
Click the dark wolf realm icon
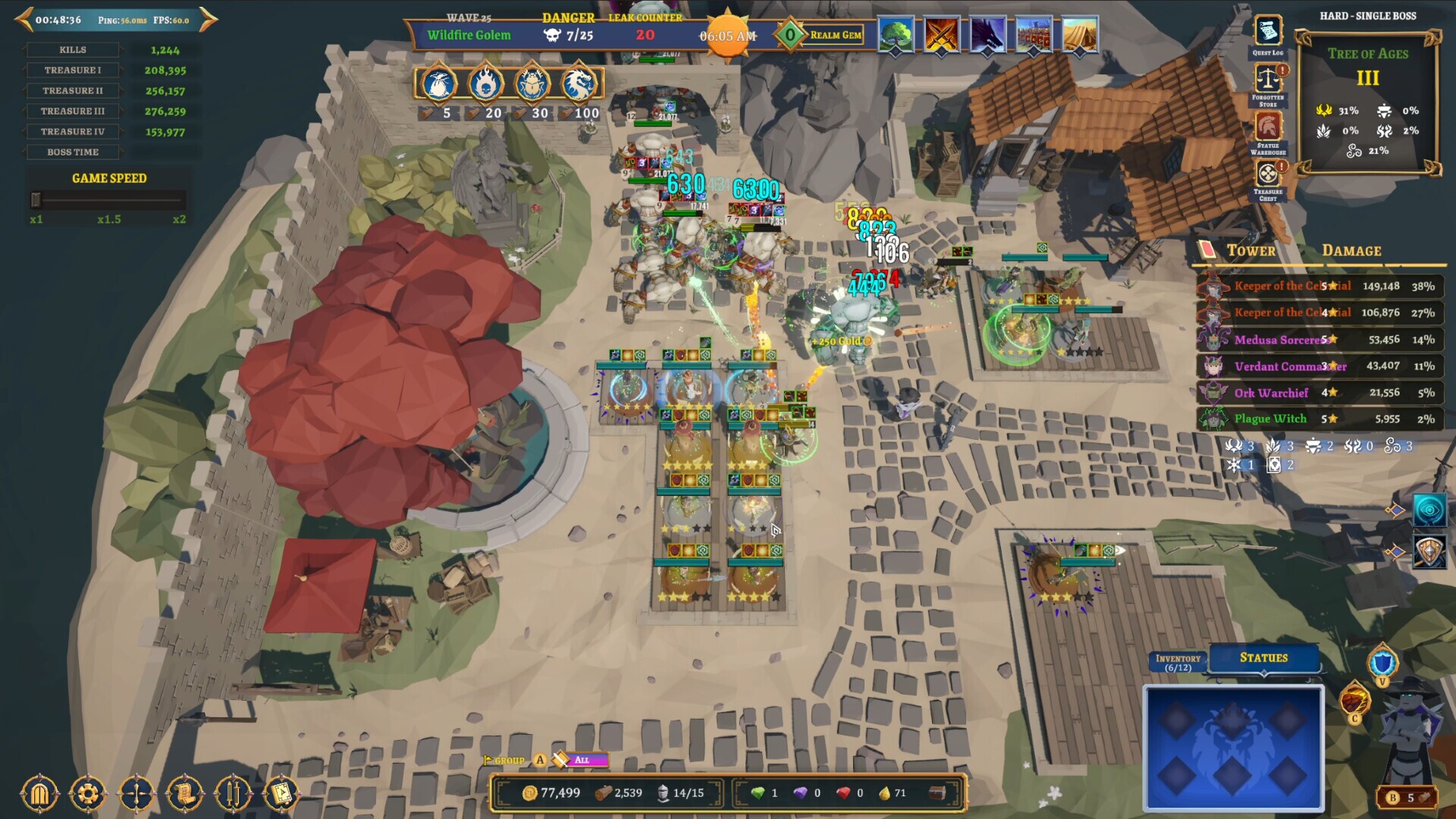pyautogui.click(x=987, y=35)
